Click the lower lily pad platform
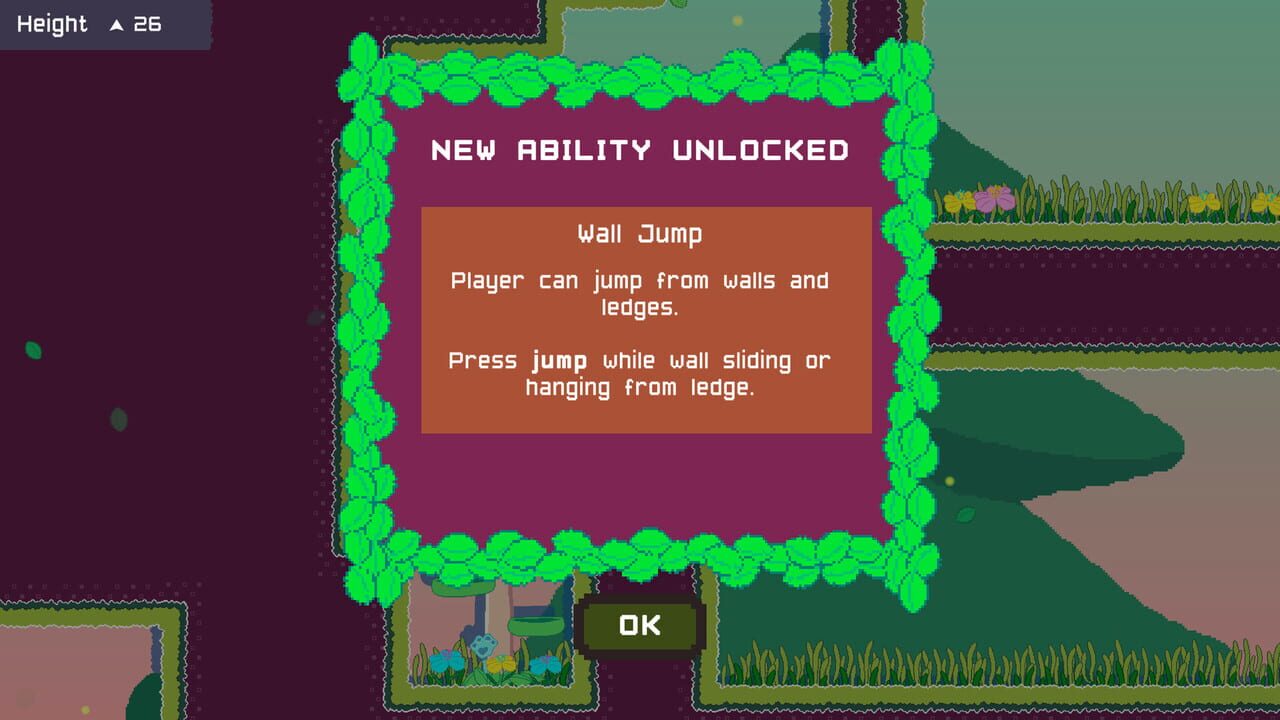1280x720 pixels. (536, 624)
